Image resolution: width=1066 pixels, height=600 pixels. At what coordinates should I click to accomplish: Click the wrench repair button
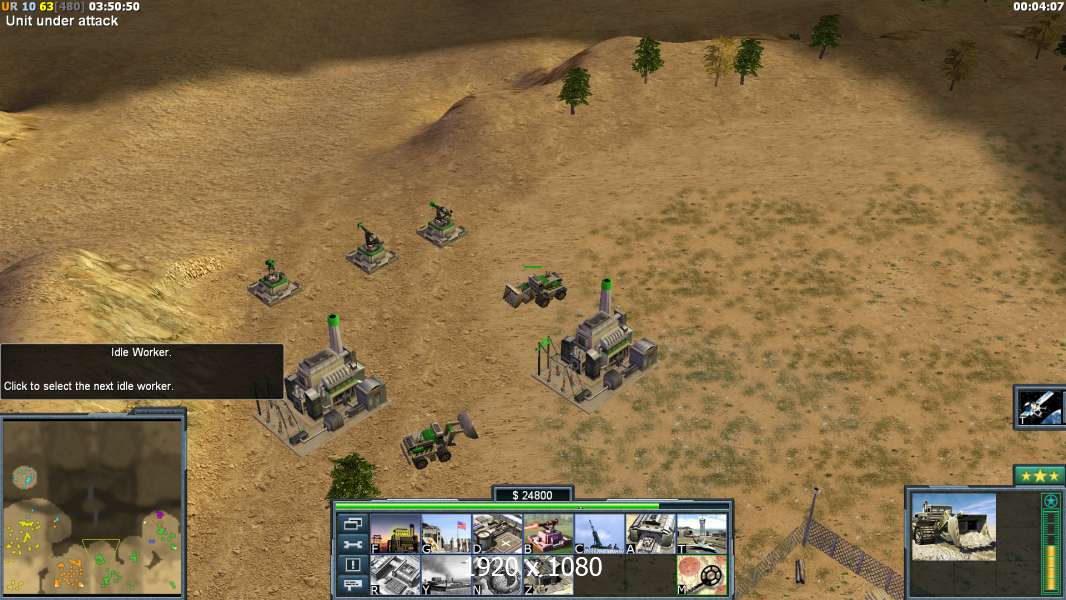(352, 544)
